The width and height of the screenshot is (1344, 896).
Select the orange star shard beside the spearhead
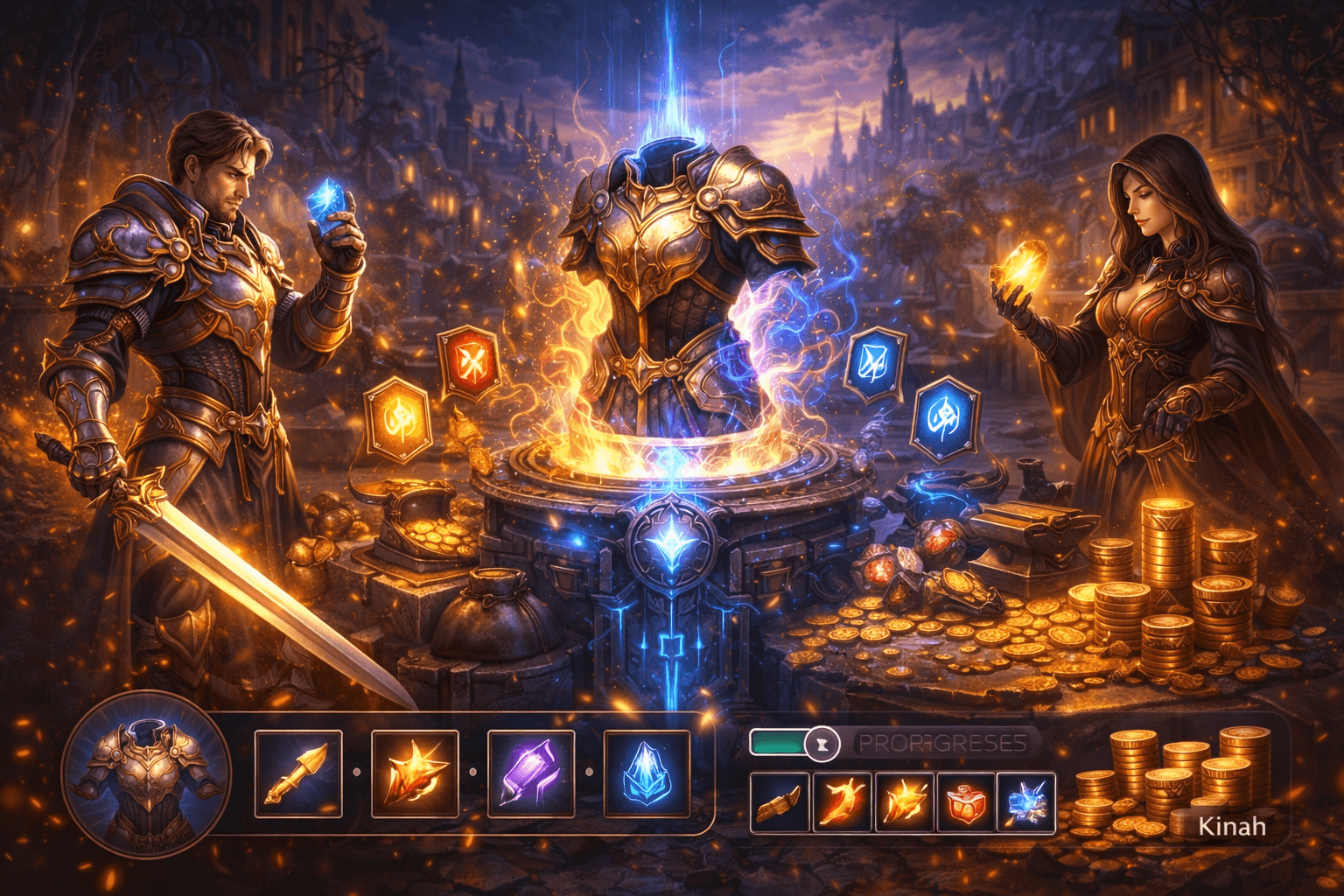coord(415,773)
